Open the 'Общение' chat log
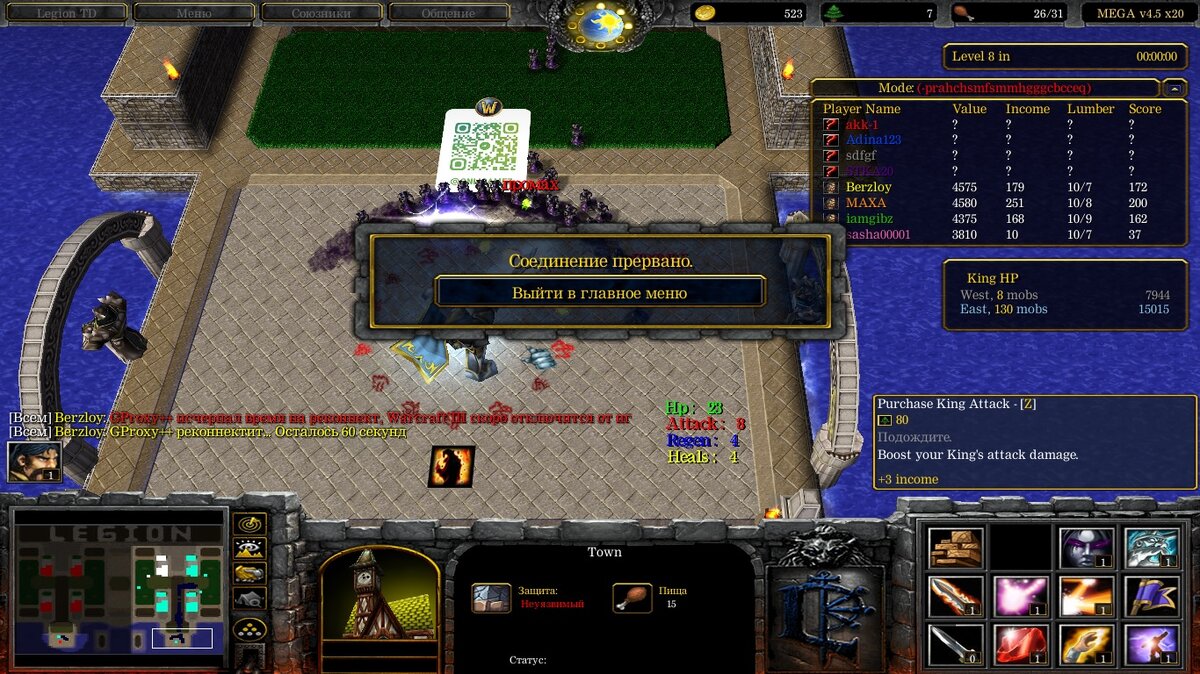Screen dimensions: 1200x674 (x=448, y=13)
